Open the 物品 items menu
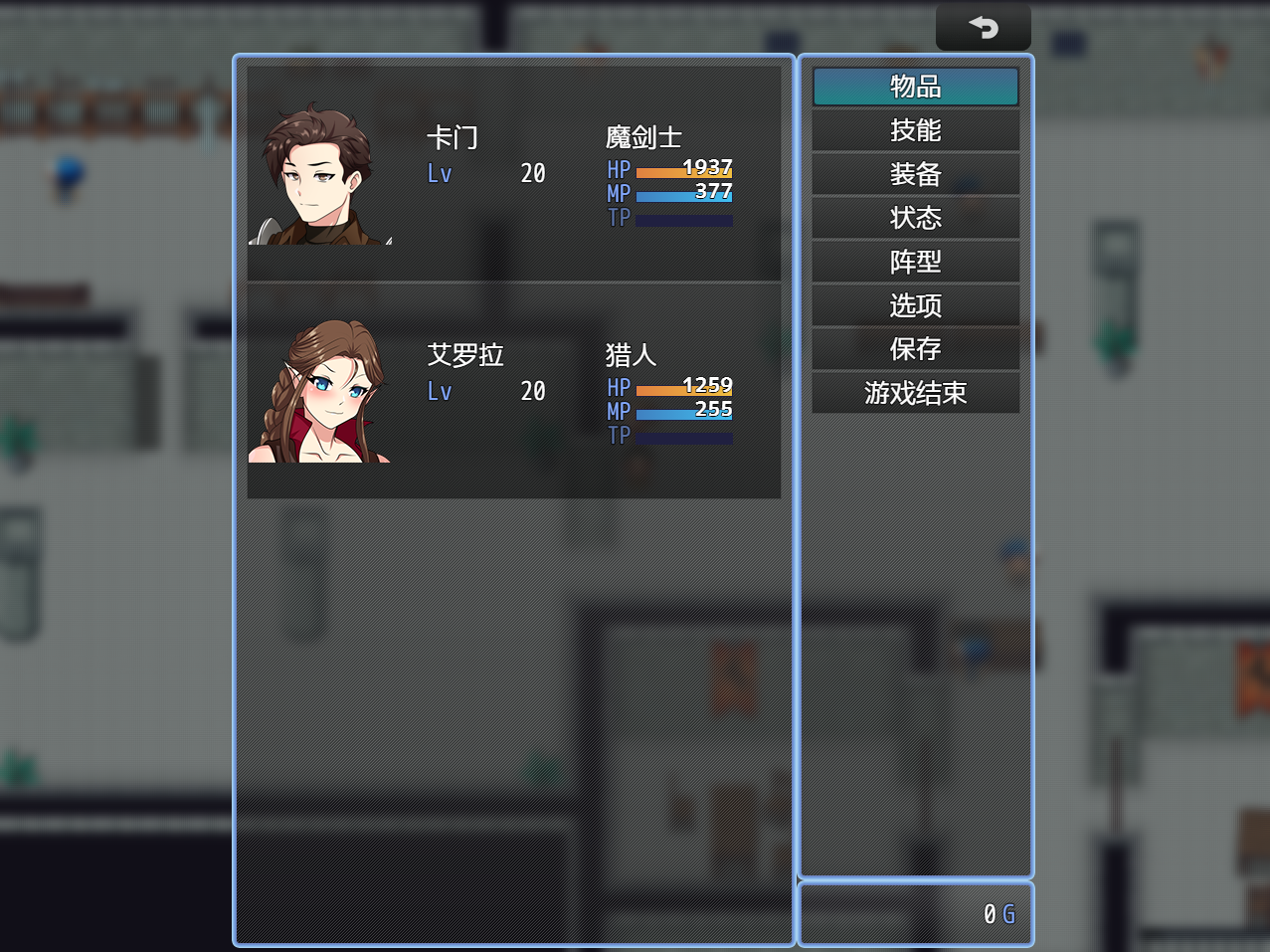Image resolution: width=1270 pixels, height=952 pixels. (915, 87)
